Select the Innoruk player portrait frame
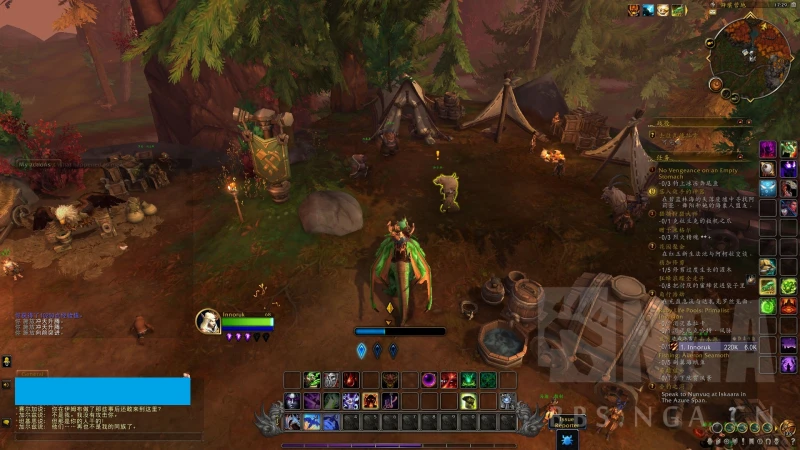This screenshot has height=450, width=800. 208,321
